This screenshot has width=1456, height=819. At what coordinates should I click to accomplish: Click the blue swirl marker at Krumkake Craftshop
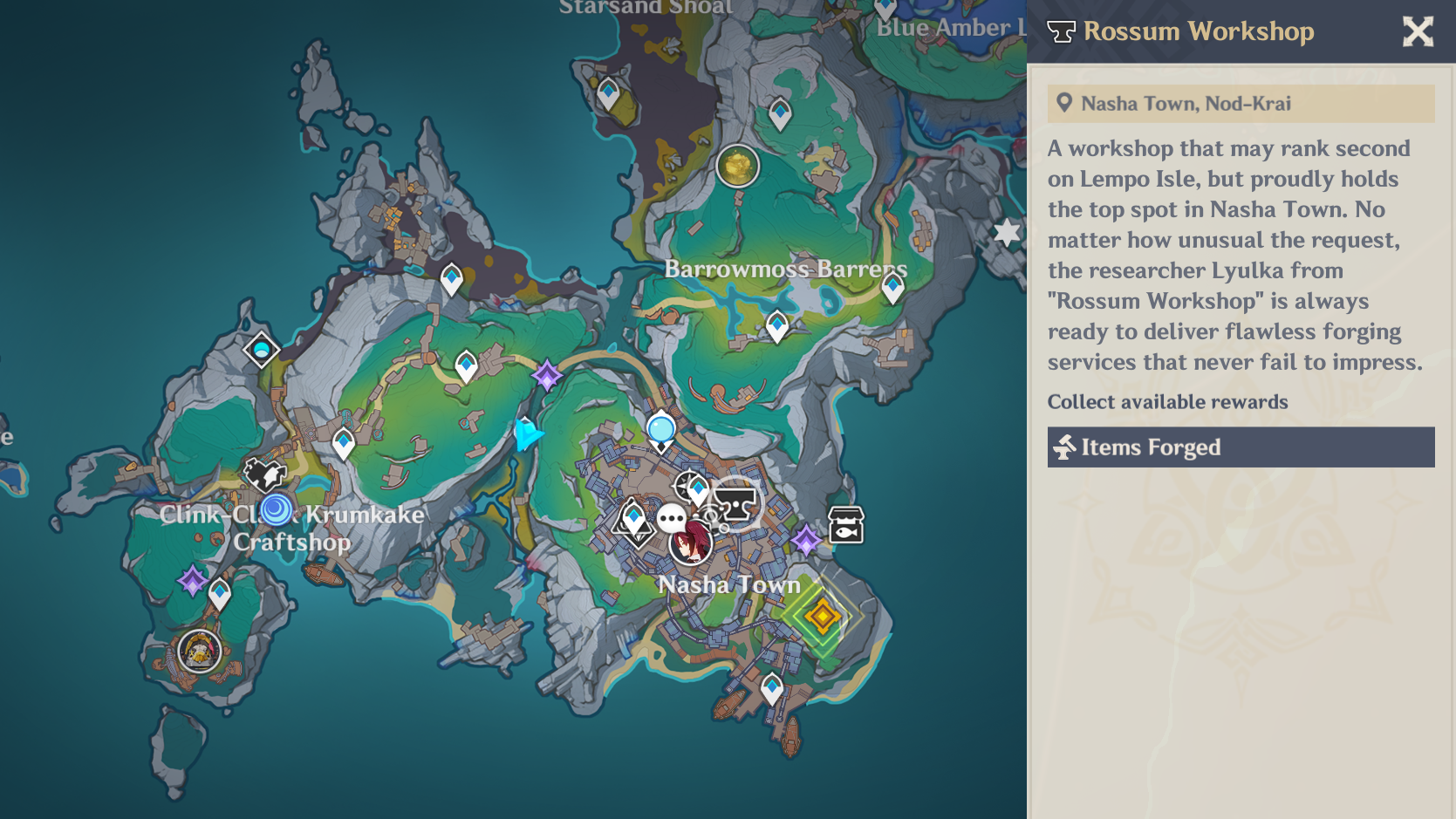tap(277, 508)
